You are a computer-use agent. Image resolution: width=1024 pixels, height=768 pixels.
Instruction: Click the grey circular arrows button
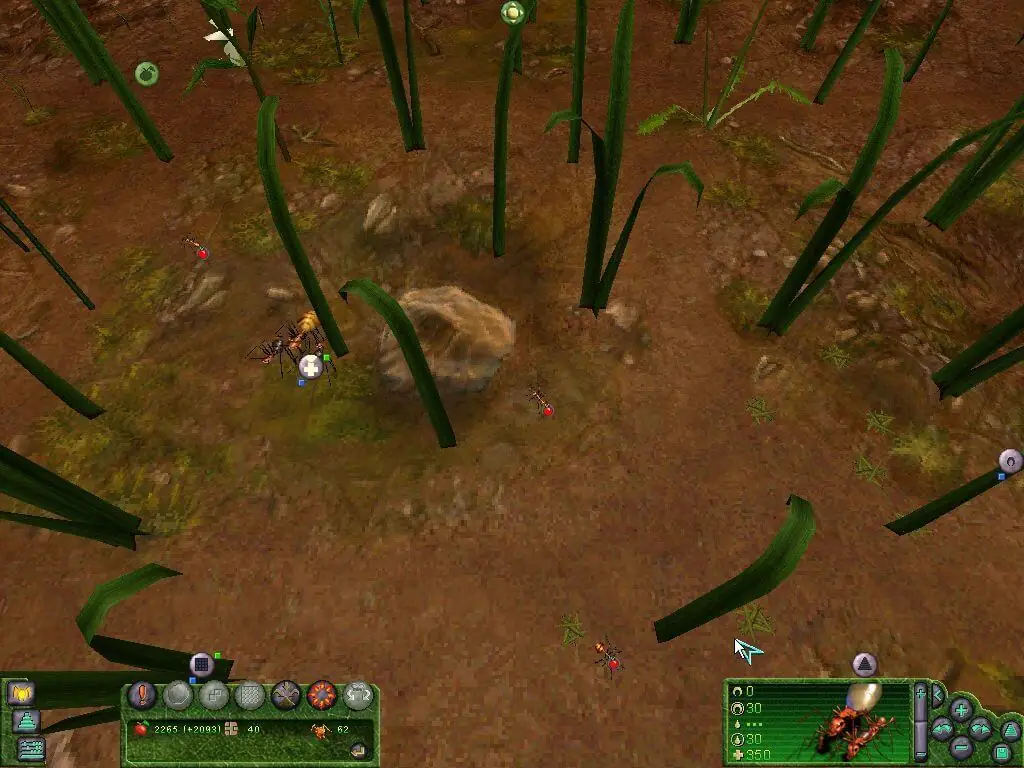coord(357,694)
